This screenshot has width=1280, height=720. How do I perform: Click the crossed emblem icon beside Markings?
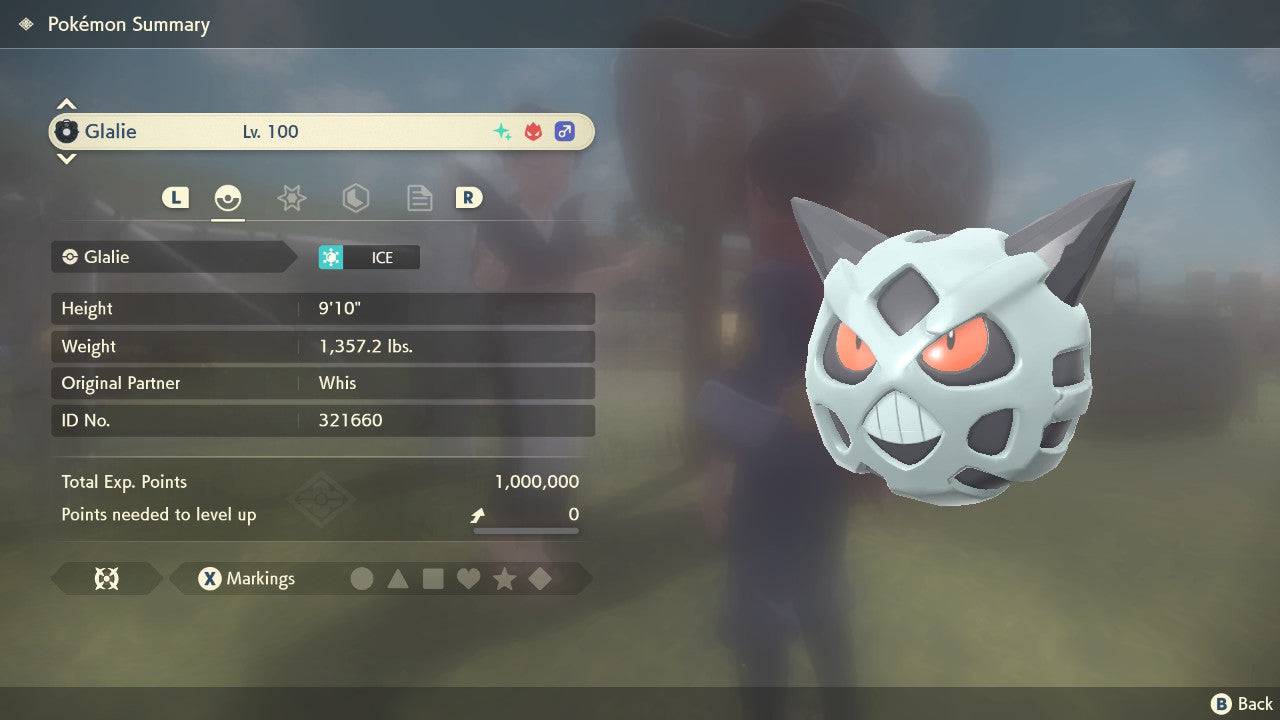pos(106,578)
